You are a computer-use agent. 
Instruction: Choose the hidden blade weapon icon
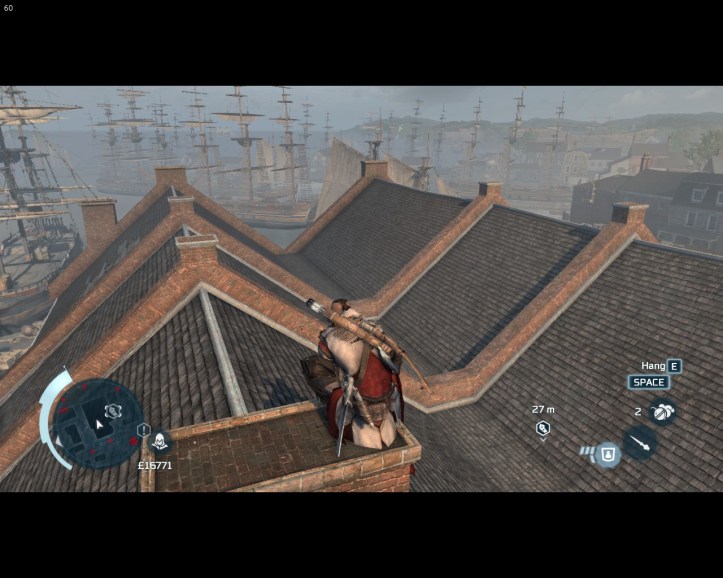[640, 441]
